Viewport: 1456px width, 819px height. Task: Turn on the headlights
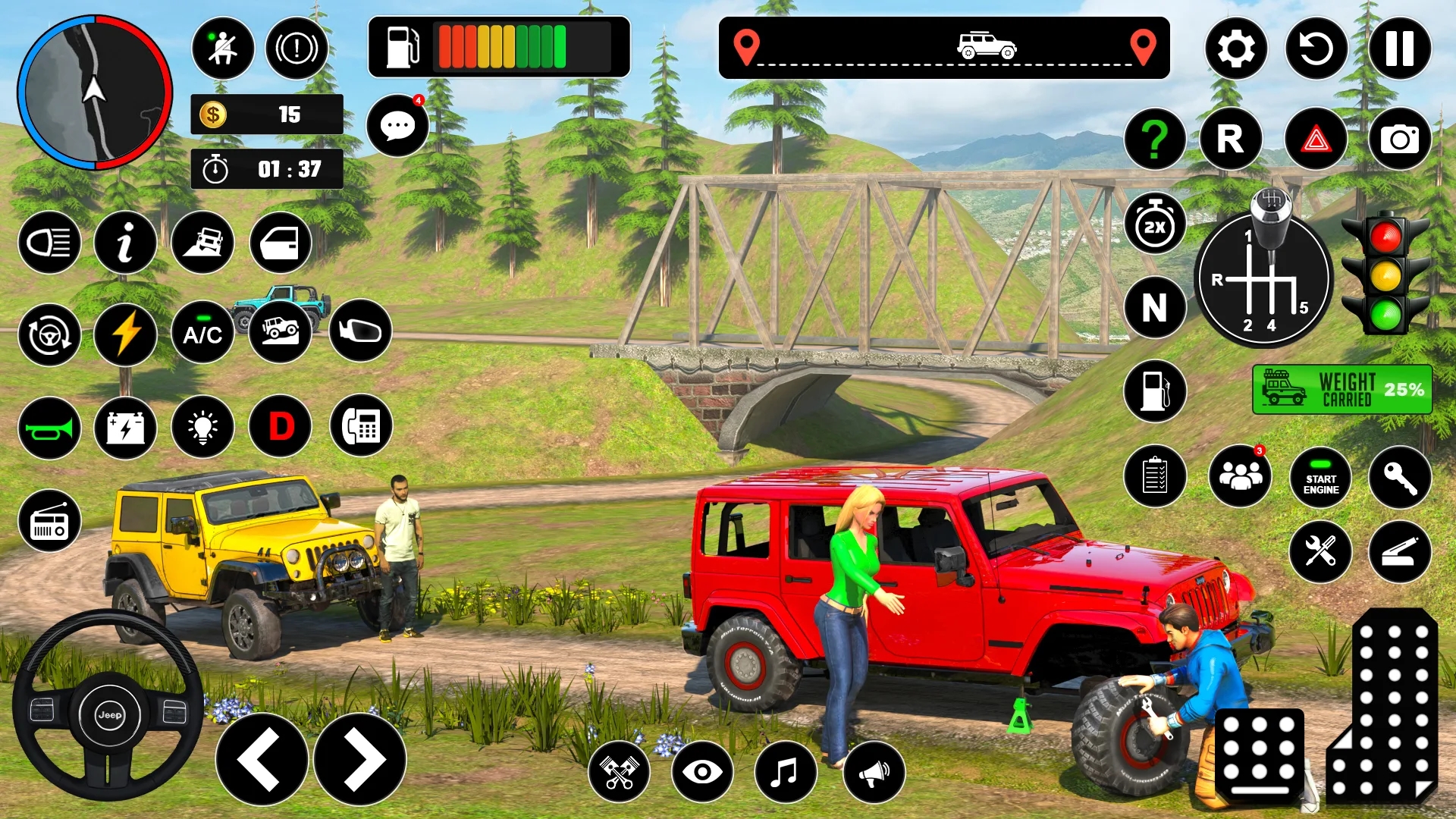coord(49,243)
